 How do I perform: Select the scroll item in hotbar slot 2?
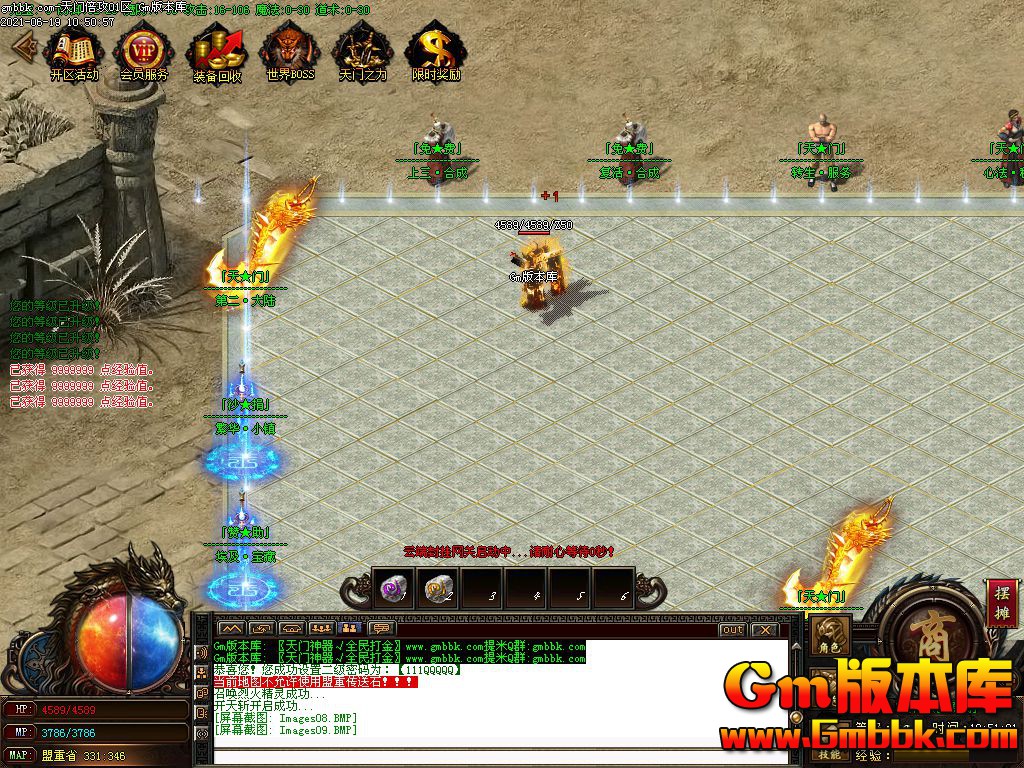(x=436, y=589)
